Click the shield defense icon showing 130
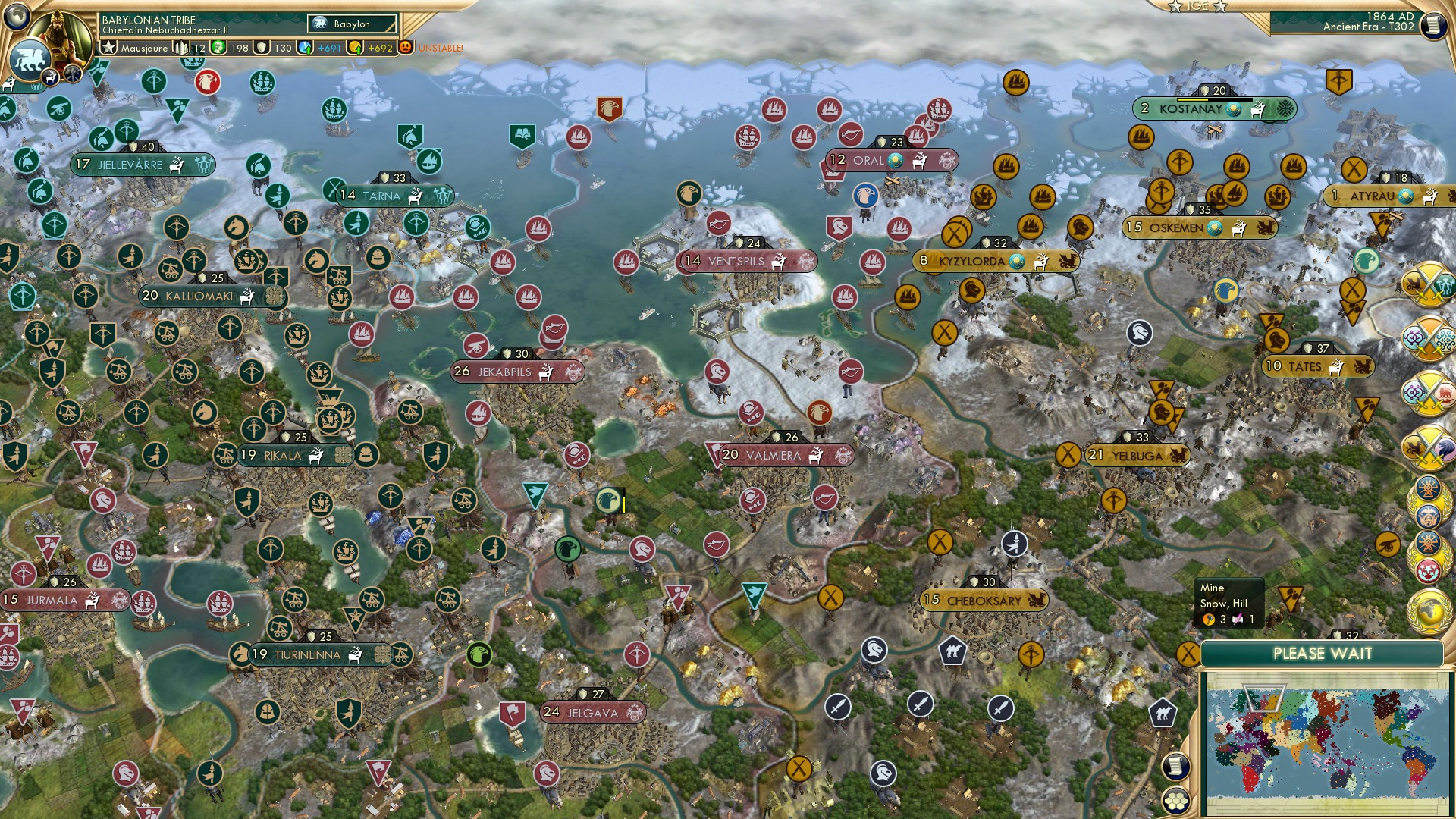 tap(261, 48)
